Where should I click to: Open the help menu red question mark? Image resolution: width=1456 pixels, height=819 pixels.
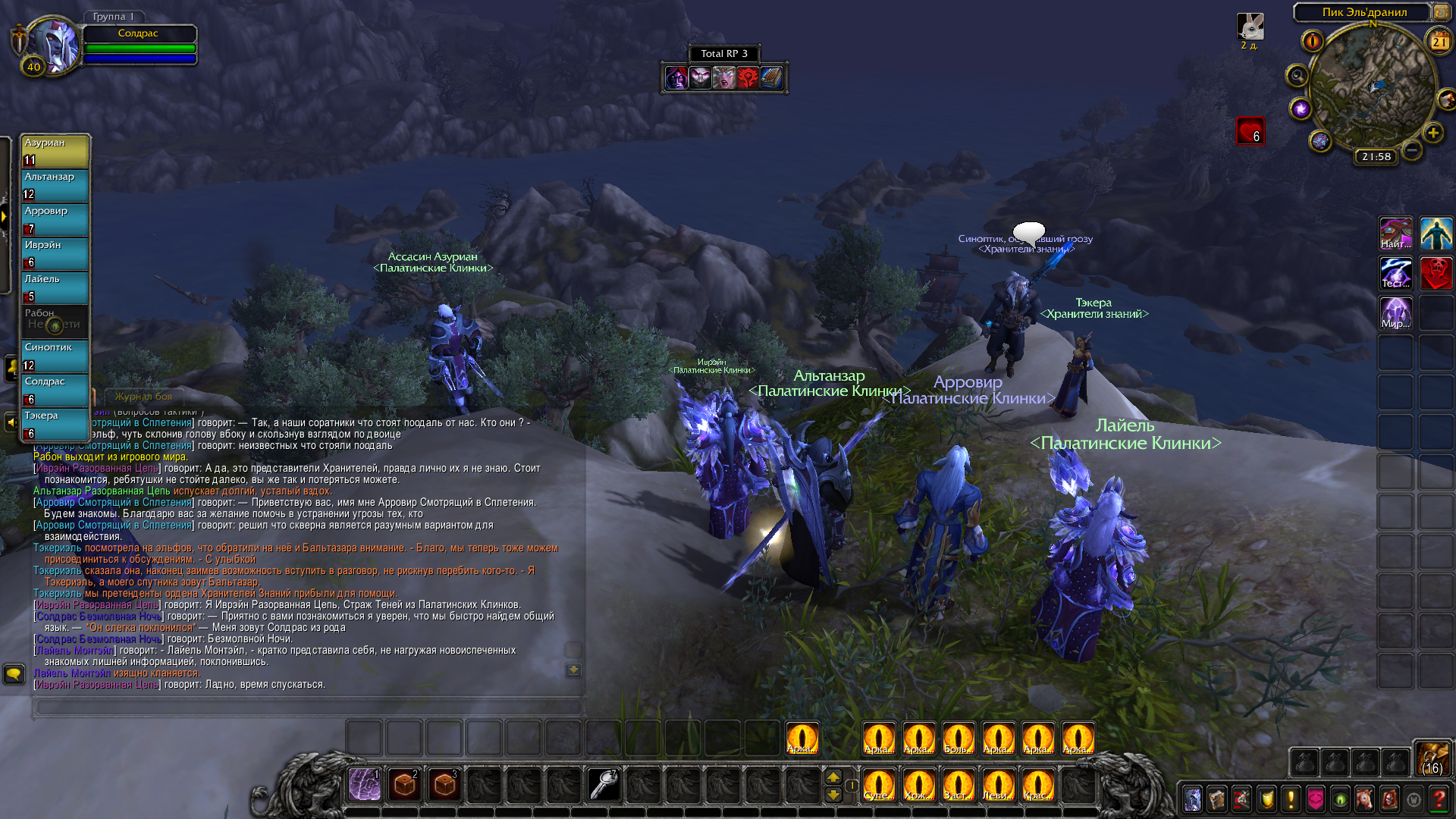pyautogui.click(x=1439, y=799)
